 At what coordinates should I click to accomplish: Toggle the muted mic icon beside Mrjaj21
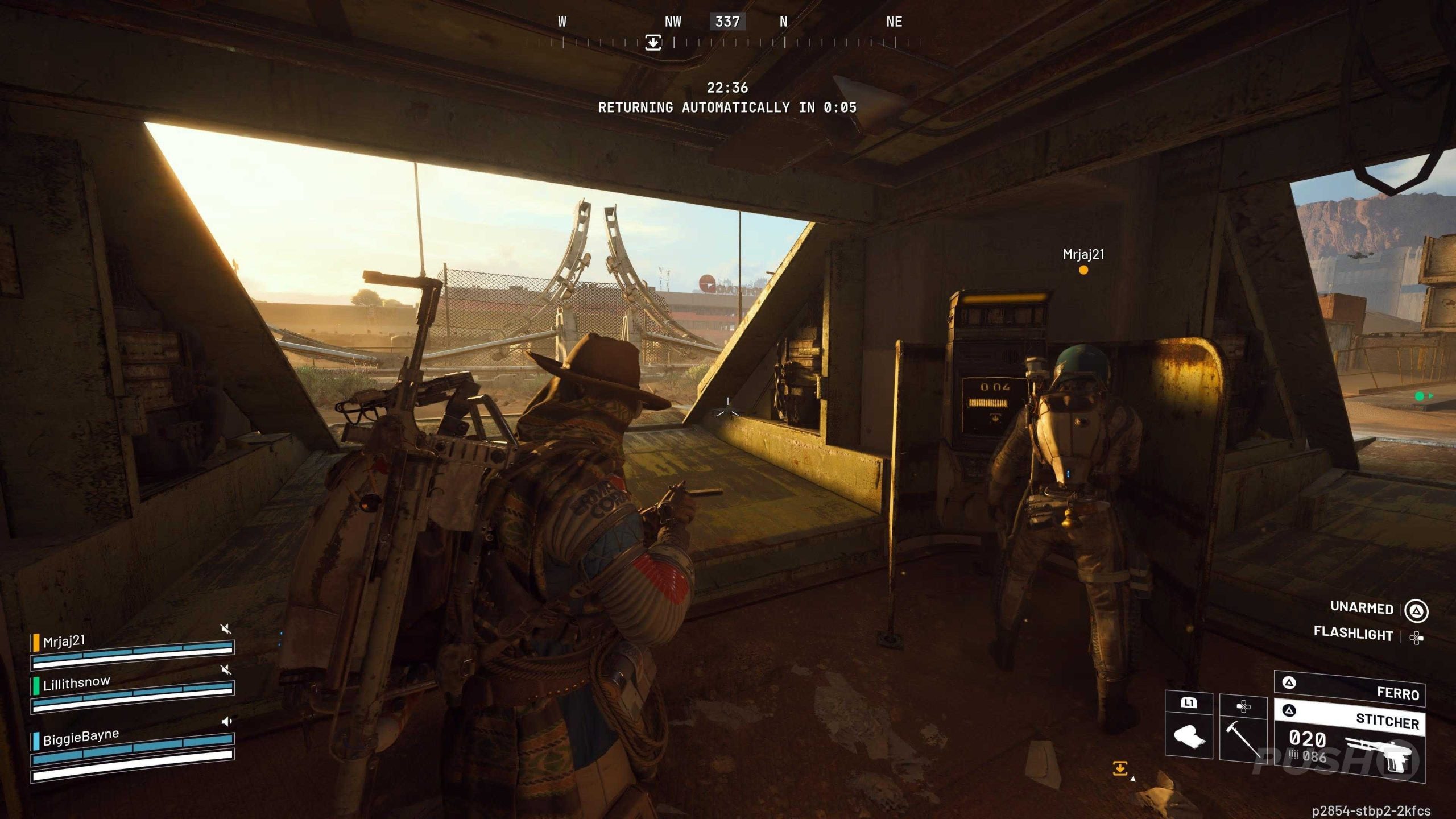point(226,628)
